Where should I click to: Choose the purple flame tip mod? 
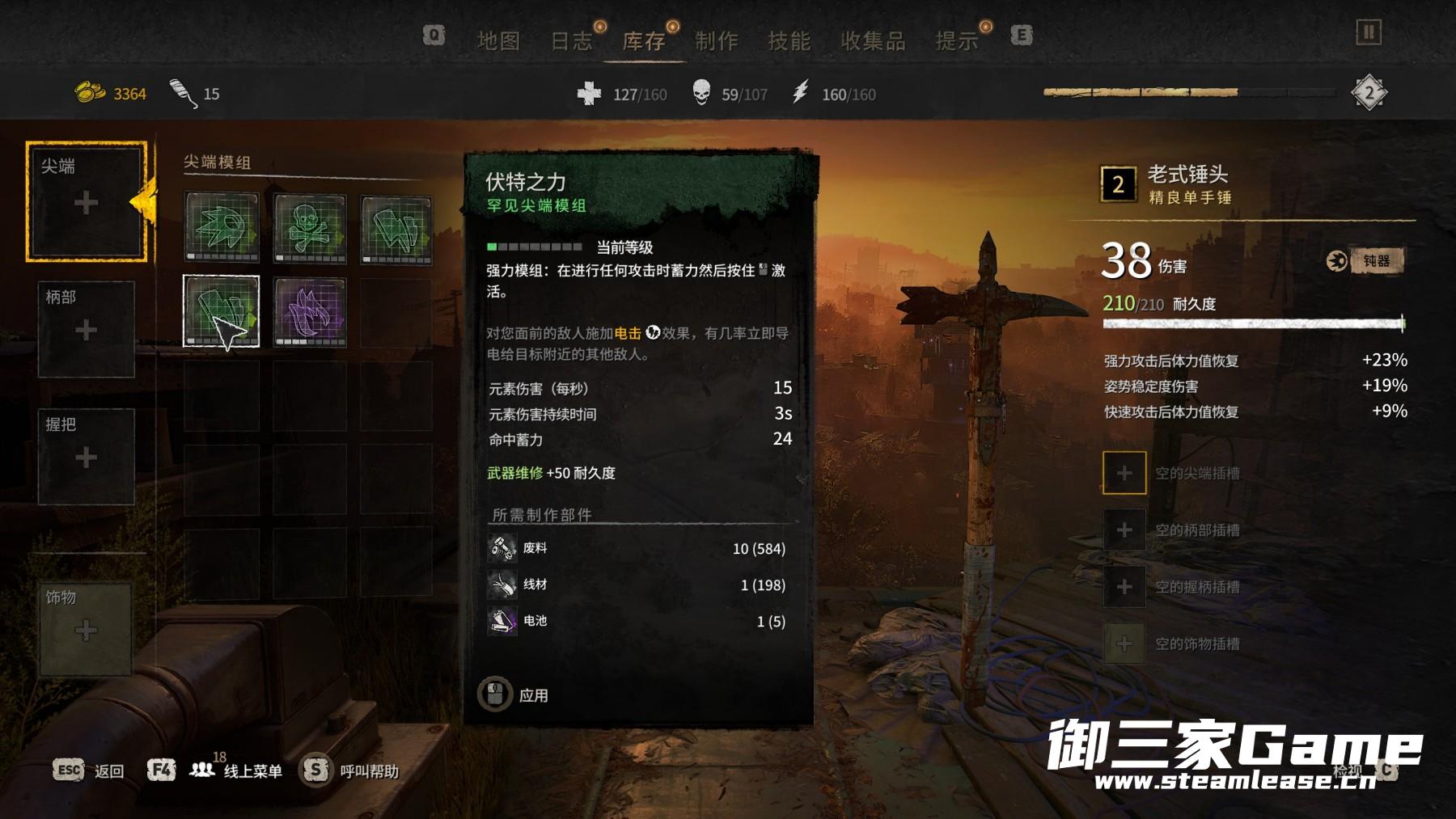pos(310,312)
